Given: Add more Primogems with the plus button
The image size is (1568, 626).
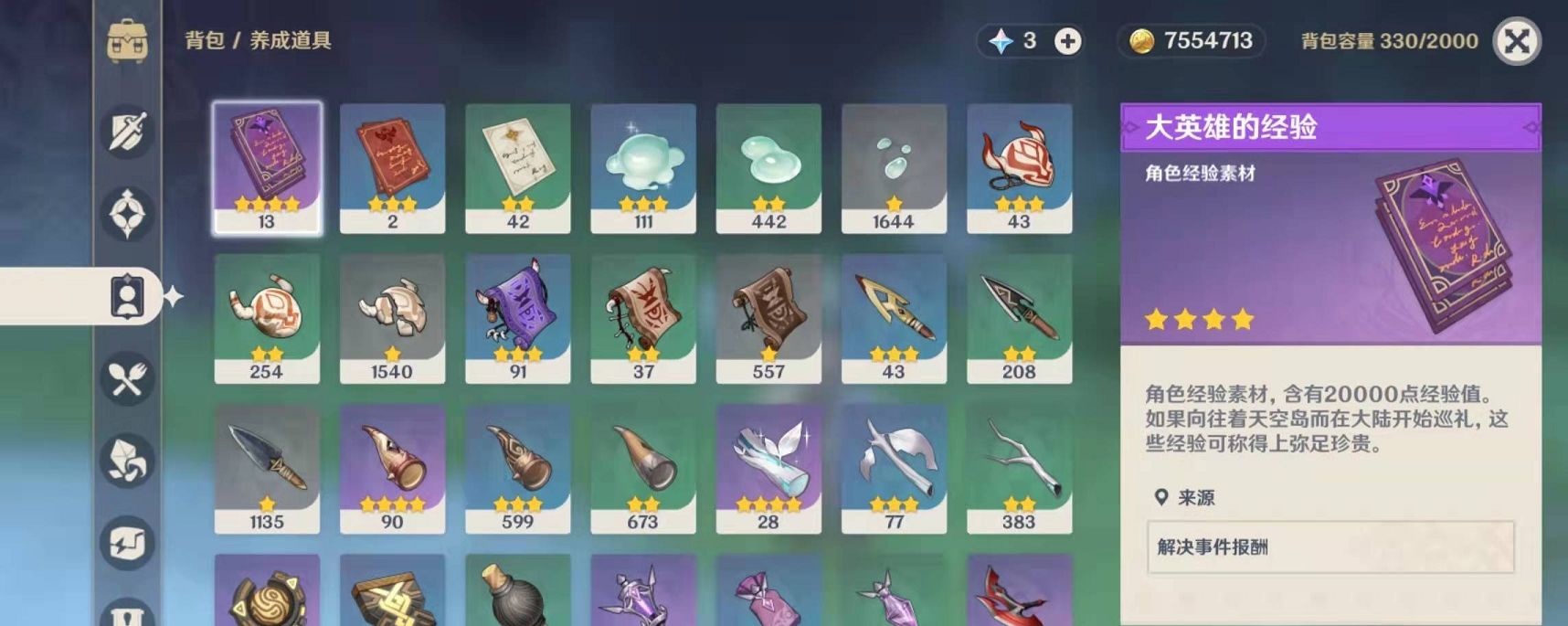Looking at the screenshot, I should pyautogui.click(x=1067, y=41).
